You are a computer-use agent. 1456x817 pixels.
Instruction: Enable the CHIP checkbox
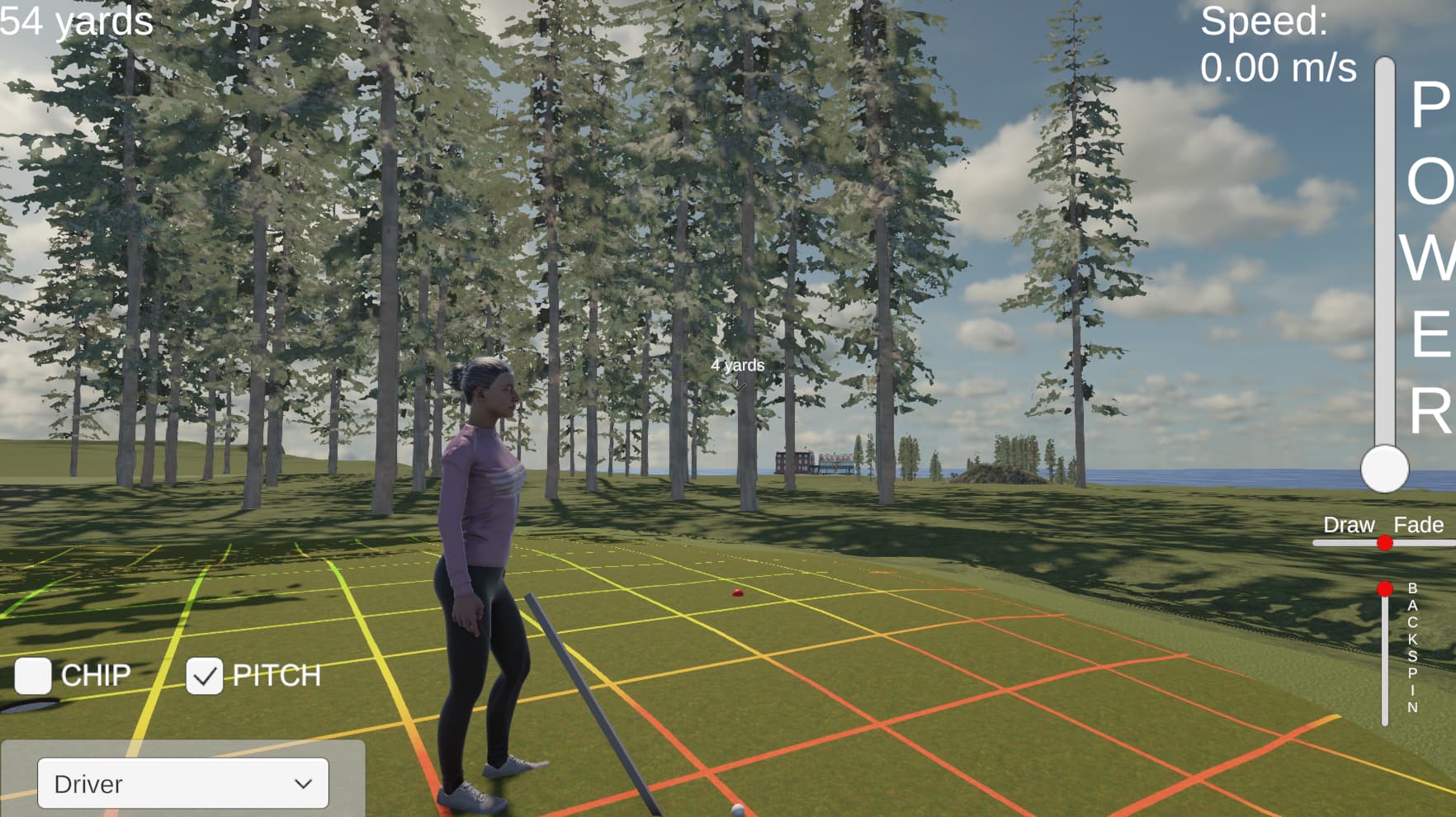[33, 676]
